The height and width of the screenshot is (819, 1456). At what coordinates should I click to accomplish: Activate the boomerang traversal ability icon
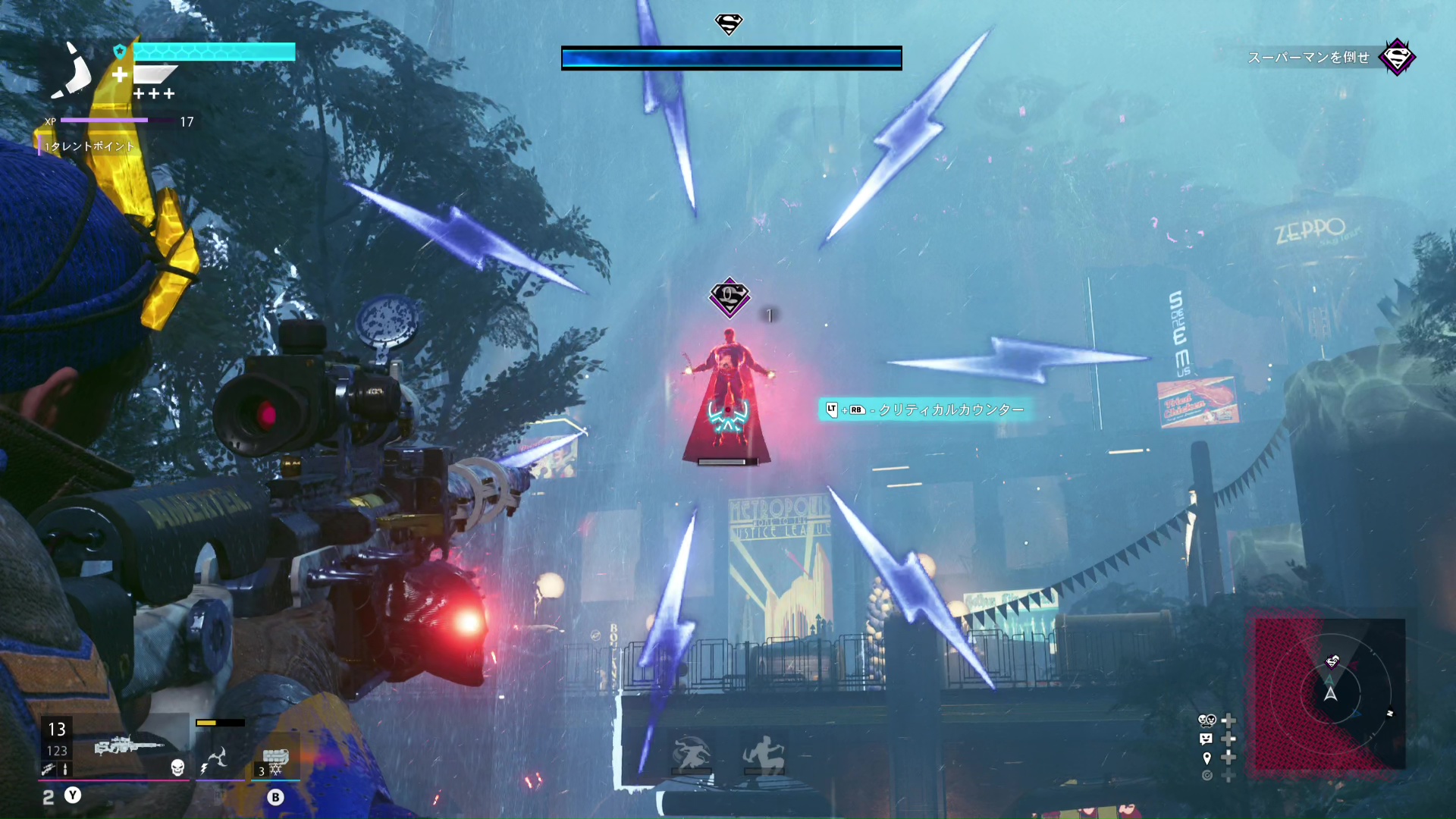coord(218,758)
